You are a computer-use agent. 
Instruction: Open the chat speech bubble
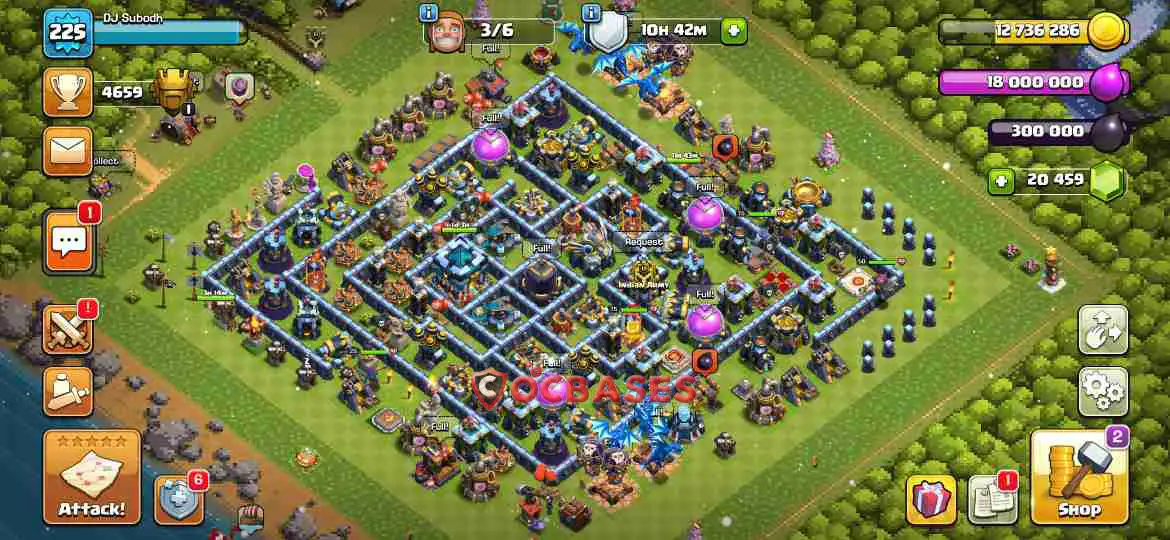pos(68,242)
